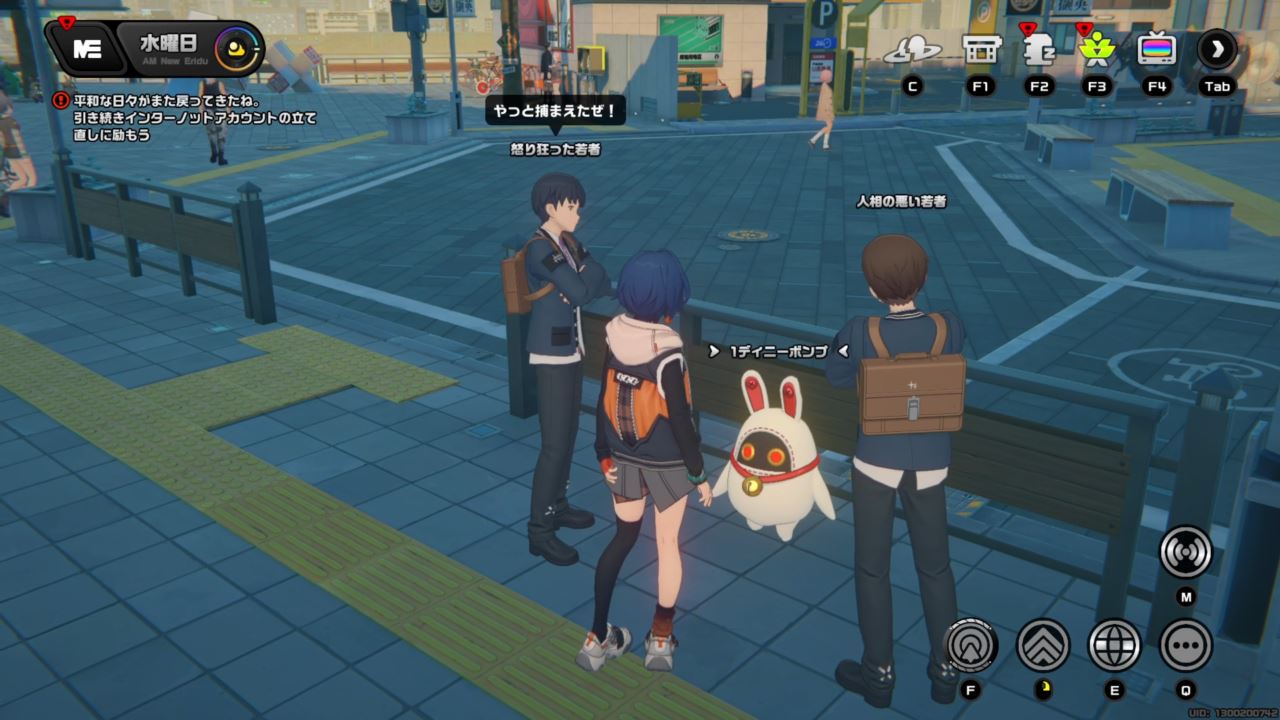Open the Inter-Knot globe icon labeled E
Screen dimensions: 1280x720
click(x=1115, y=647)
